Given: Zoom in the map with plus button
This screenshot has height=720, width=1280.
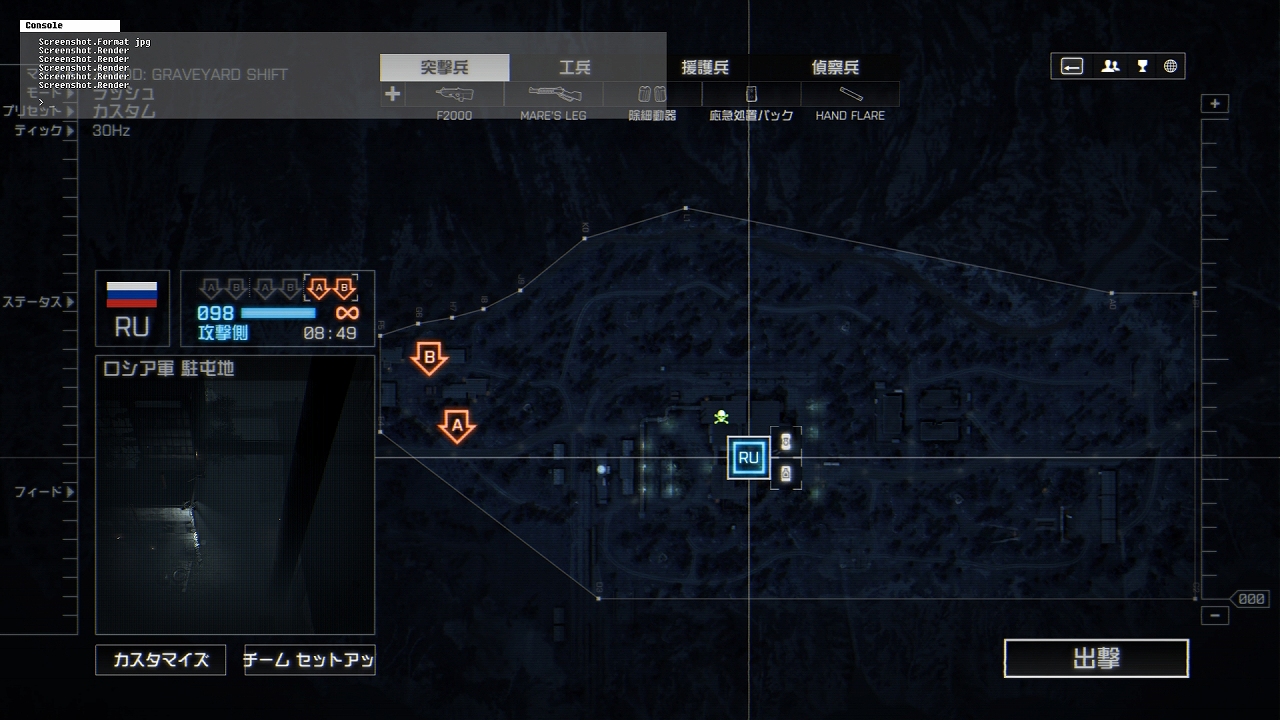Looking at the screenshot, I should tap(1215, 104).
